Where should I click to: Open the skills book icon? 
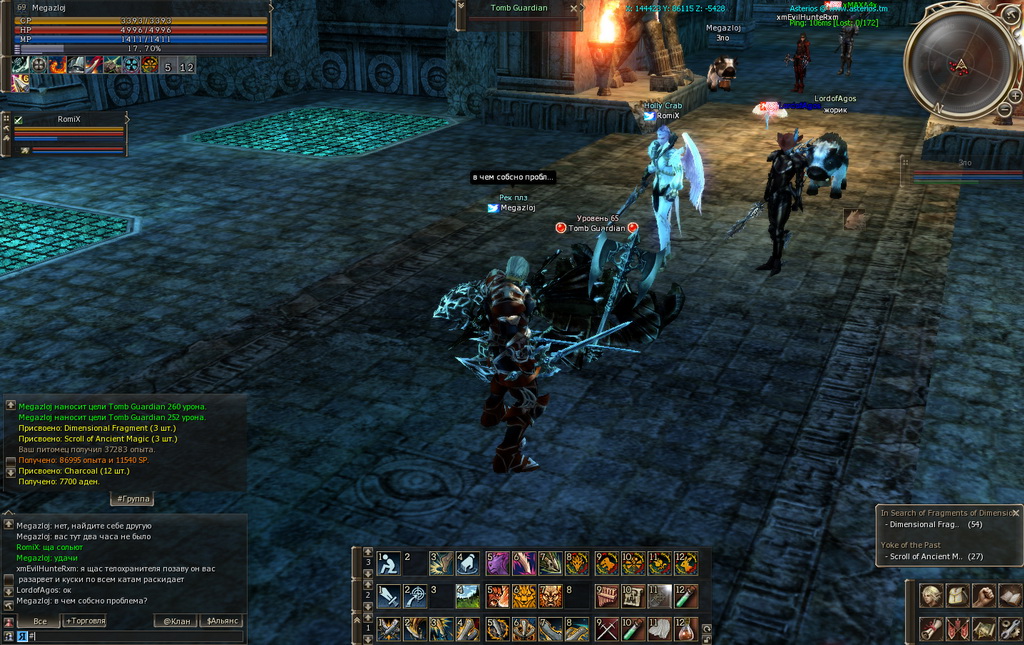(x=1010, y=596)
